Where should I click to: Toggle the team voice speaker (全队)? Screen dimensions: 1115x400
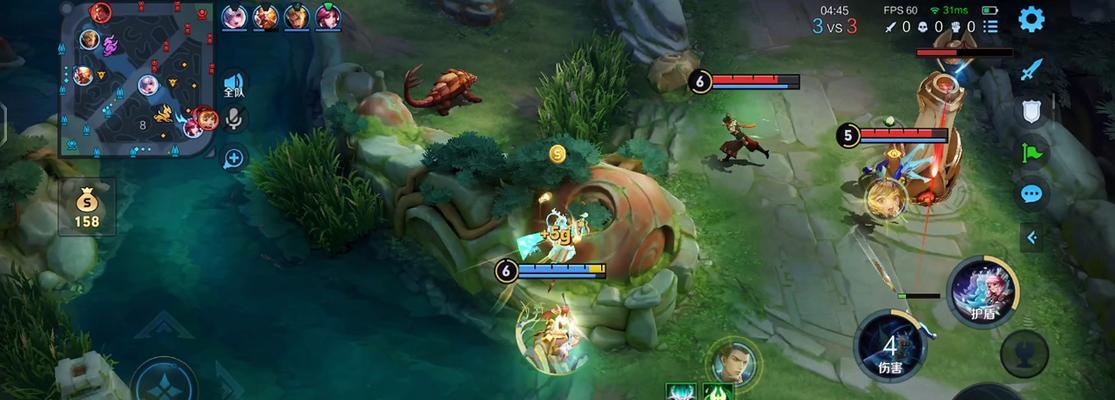pos(234,84)
